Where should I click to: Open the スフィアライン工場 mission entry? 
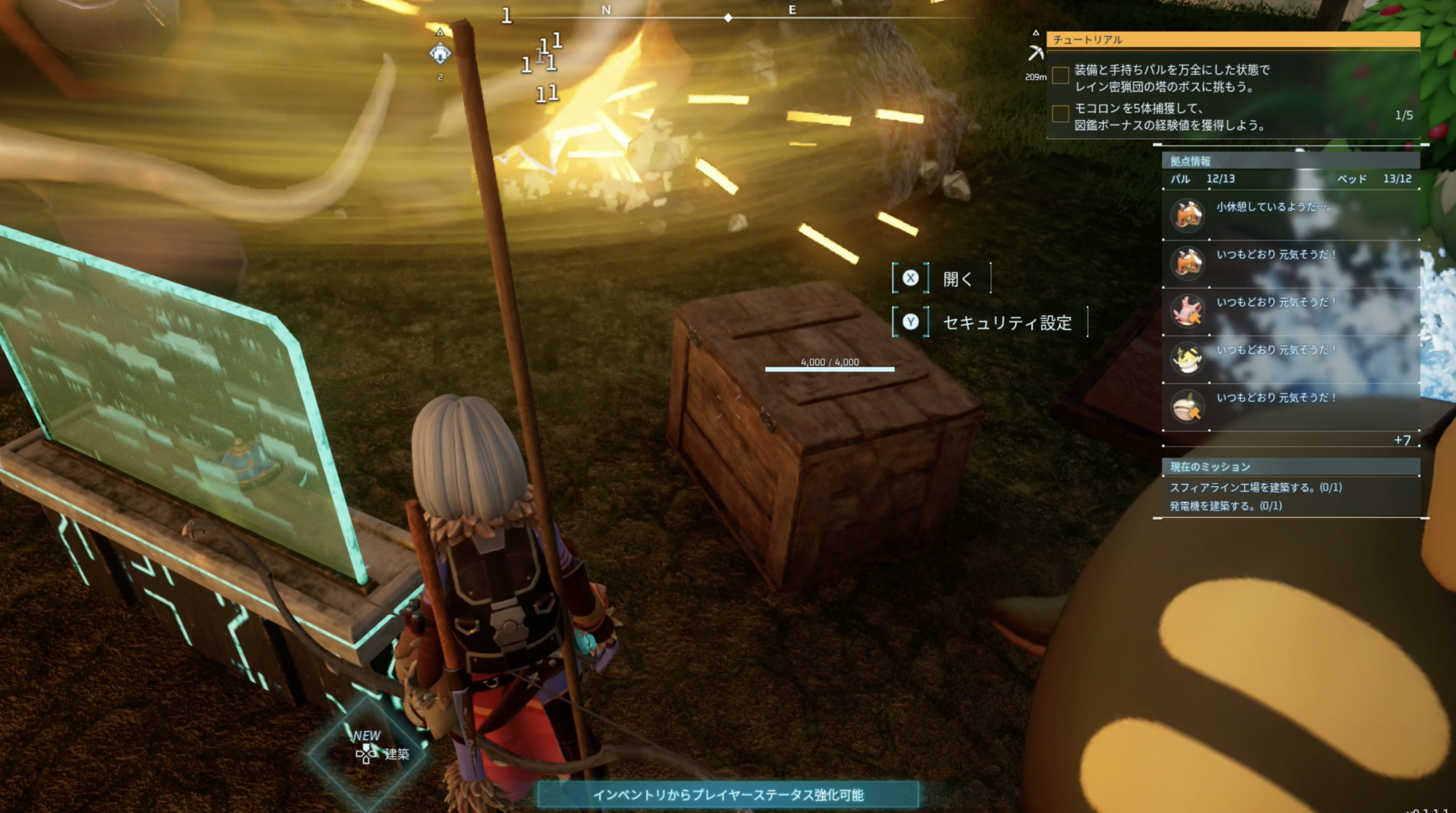tap(1256, 488)
